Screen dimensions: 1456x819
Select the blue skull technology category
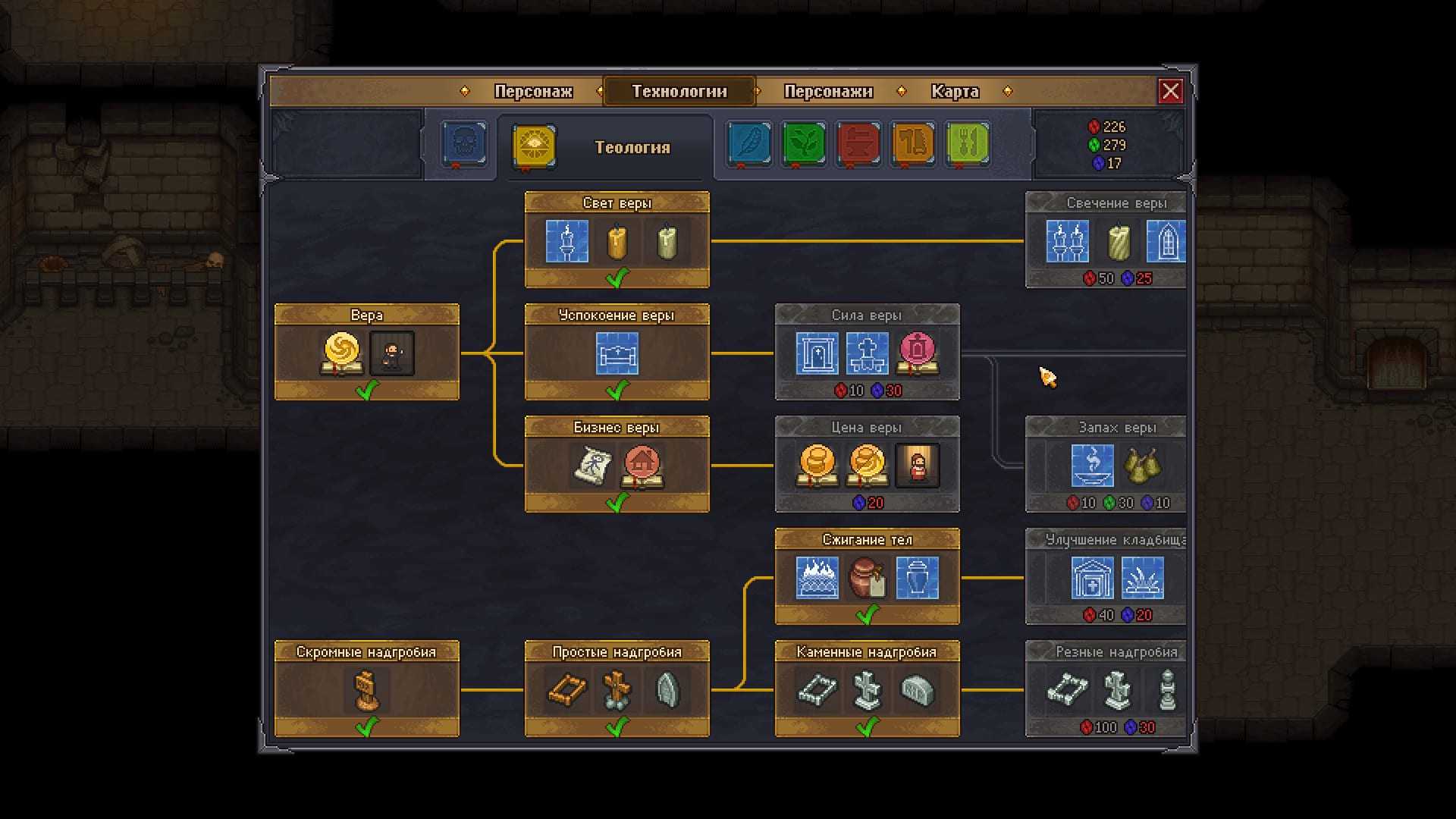click(x=463, y=143)
